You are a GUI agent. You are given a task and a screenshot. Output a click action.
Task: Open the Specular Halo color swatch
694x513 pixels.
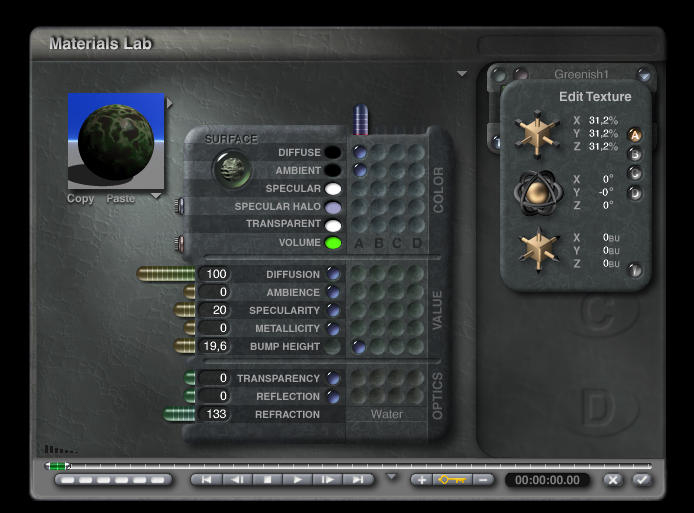(x=333, y=207)
